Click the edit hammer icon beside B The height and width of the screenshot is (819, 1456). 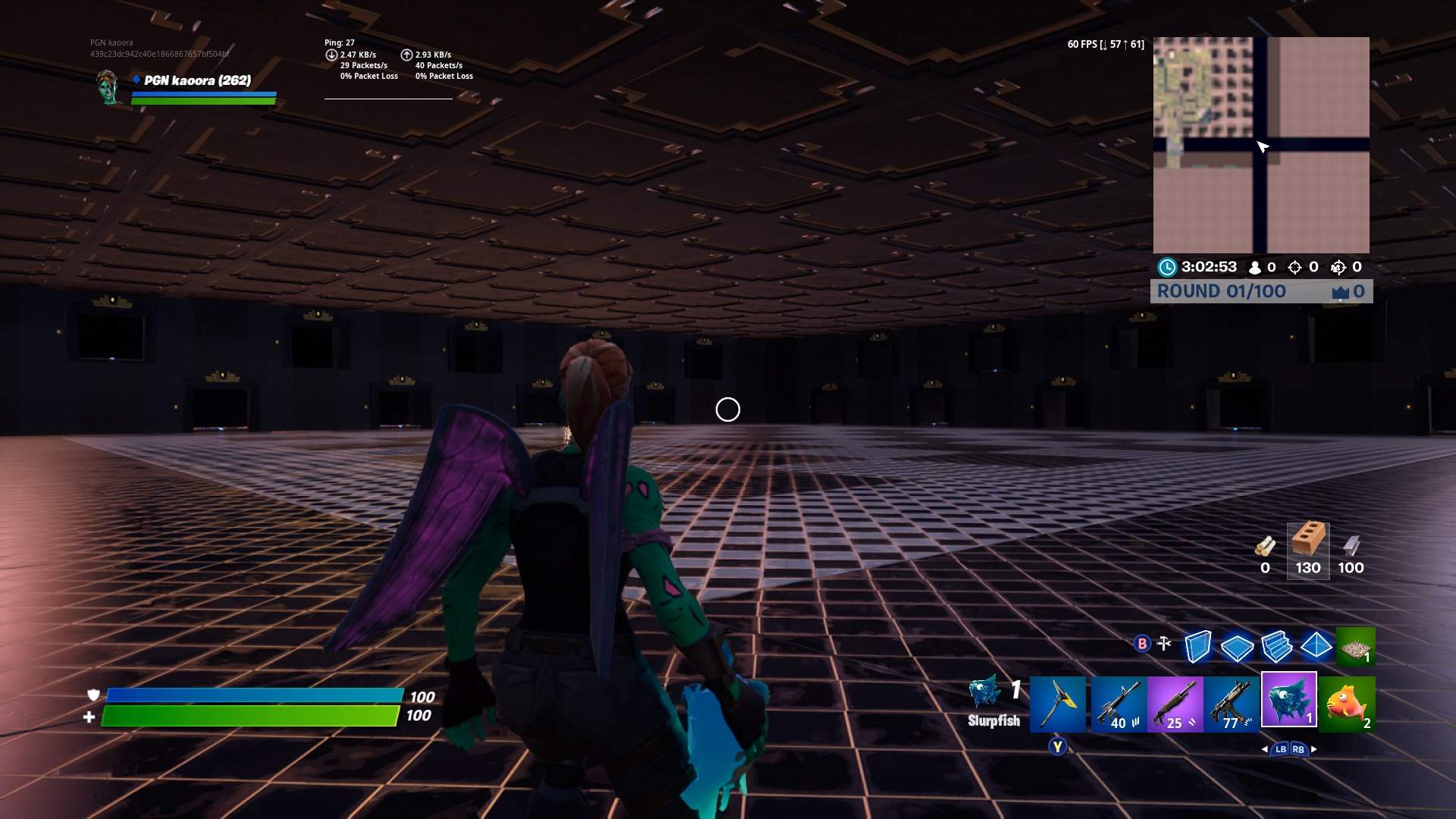pyautogui.click(x=1162, y=644)
